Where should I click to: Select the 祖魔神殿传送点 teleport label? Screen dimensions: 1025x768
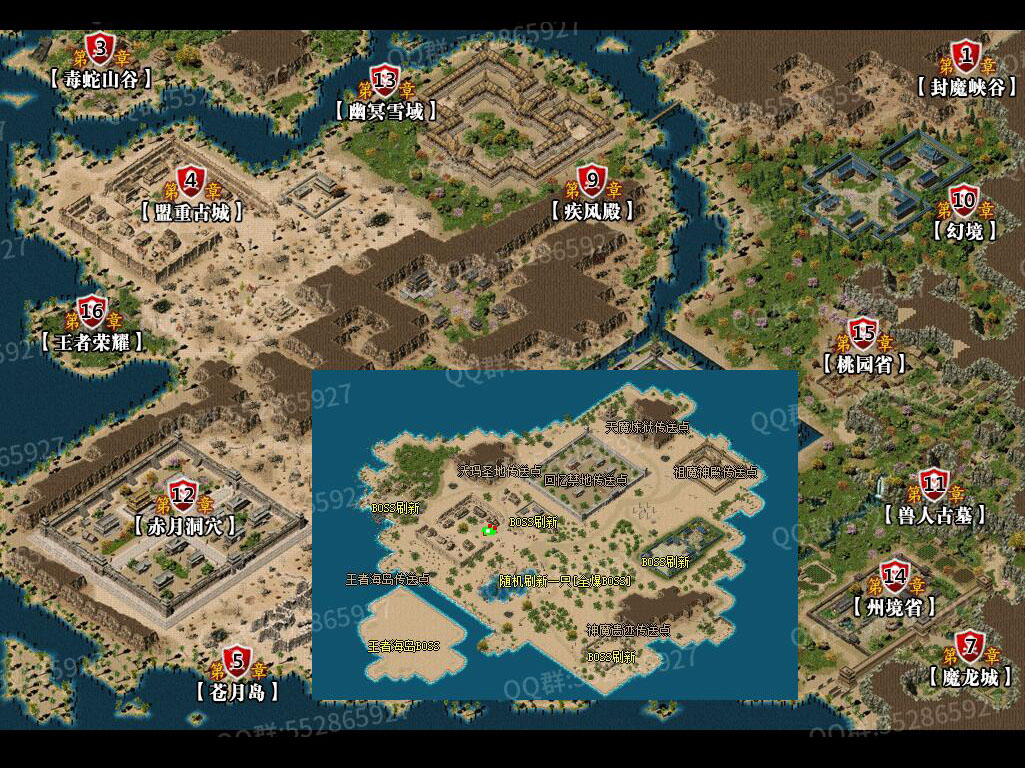coord(715,472)
